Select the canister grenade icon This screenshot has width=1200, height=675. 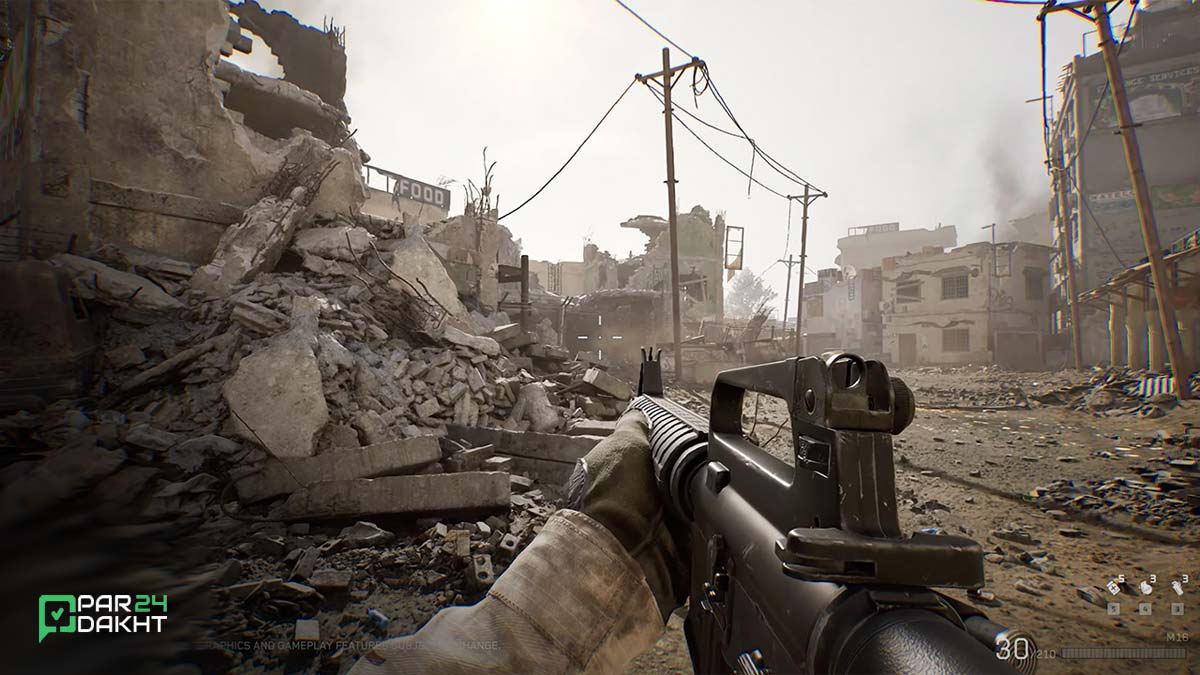coord(1177,587)
